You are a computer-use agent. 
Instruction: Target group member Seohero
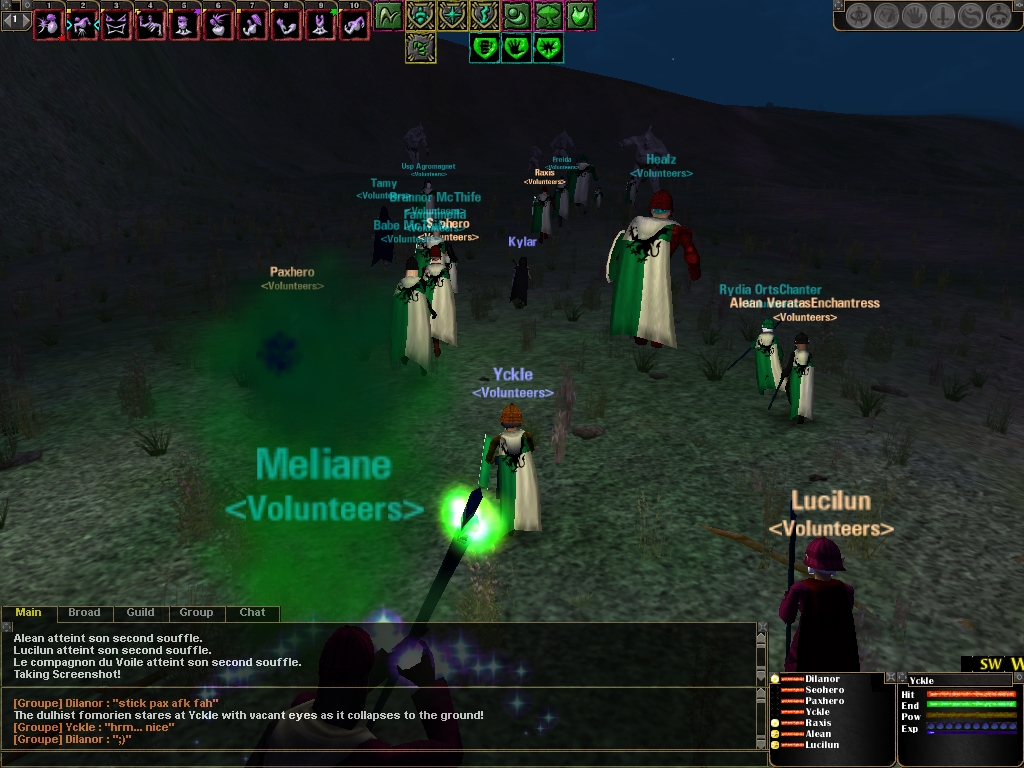coord(824,691)
